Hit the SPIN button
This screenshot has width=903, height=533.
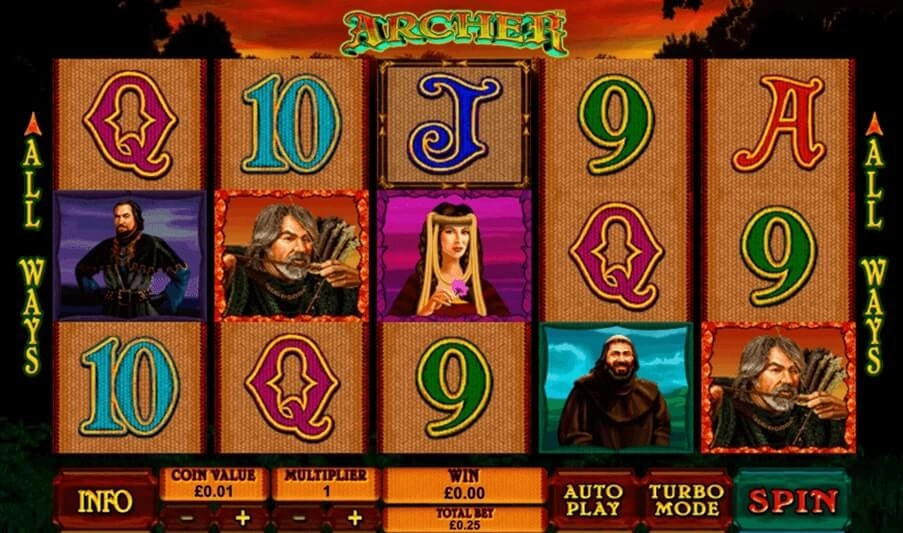tap(793, 499)
